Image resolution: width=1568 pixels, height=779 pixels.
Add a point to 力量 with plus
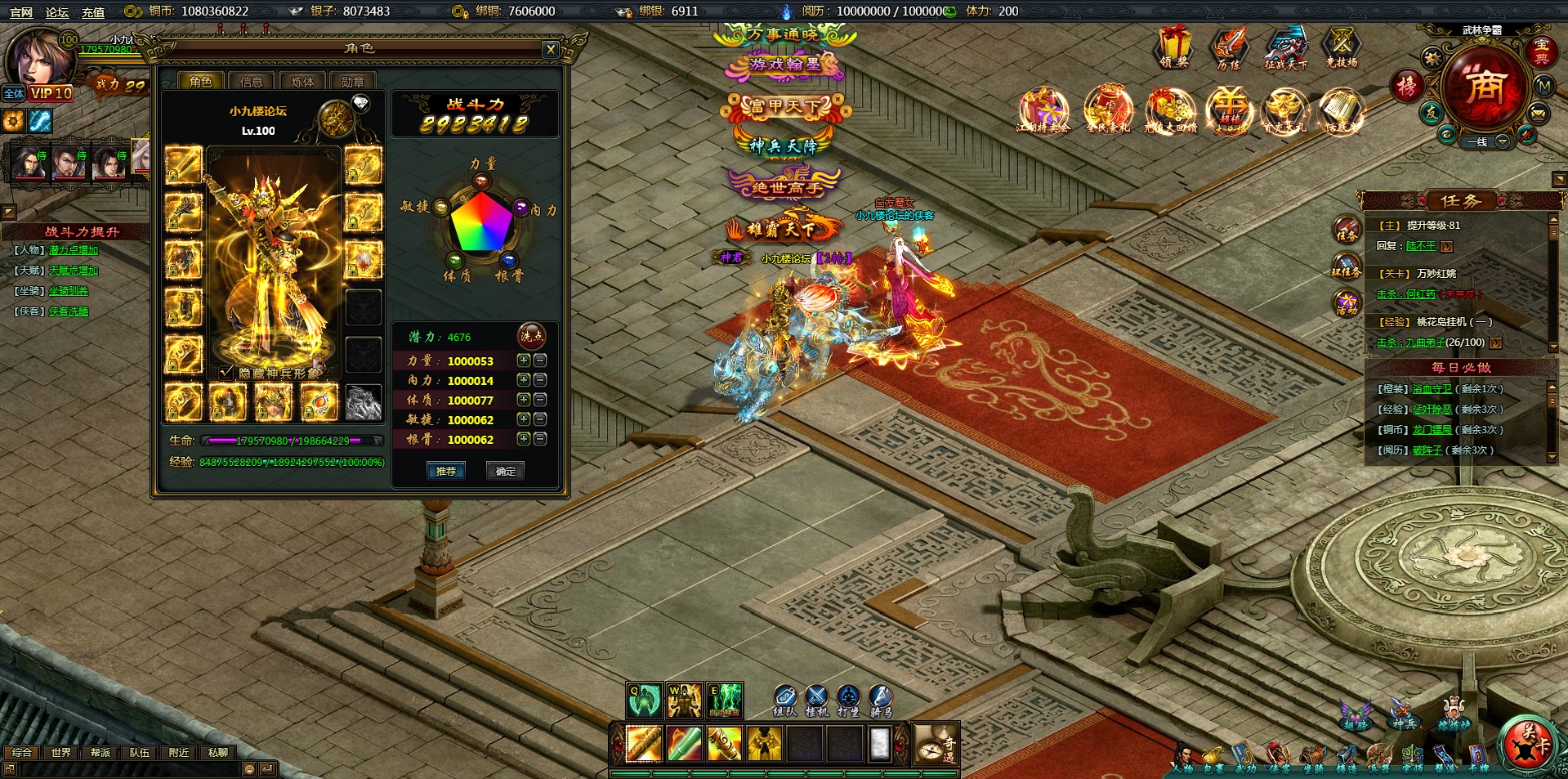click(524, 360)
